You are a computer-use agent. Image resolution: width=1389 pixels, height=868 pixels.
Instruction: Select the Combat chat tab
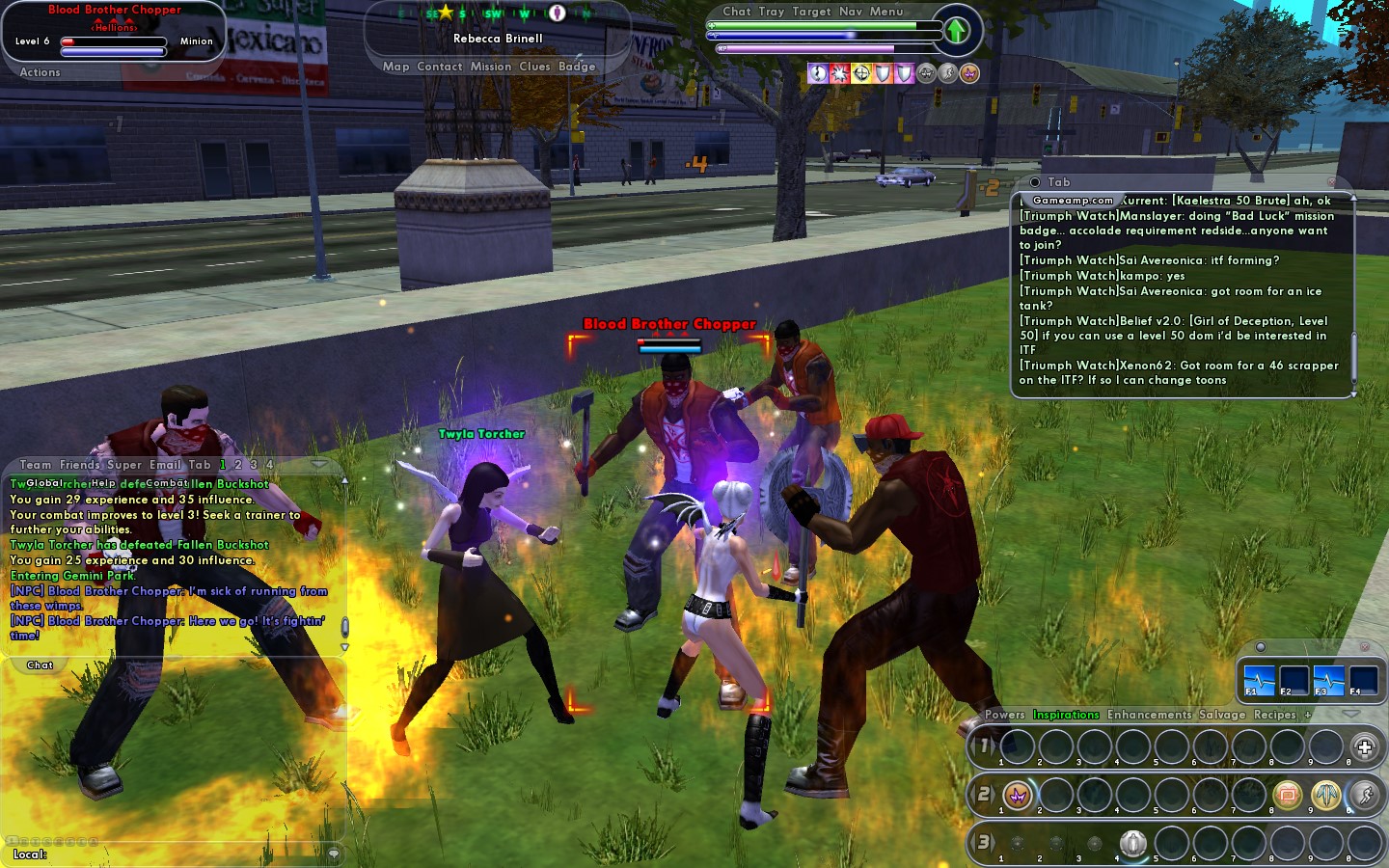point(166,483)
